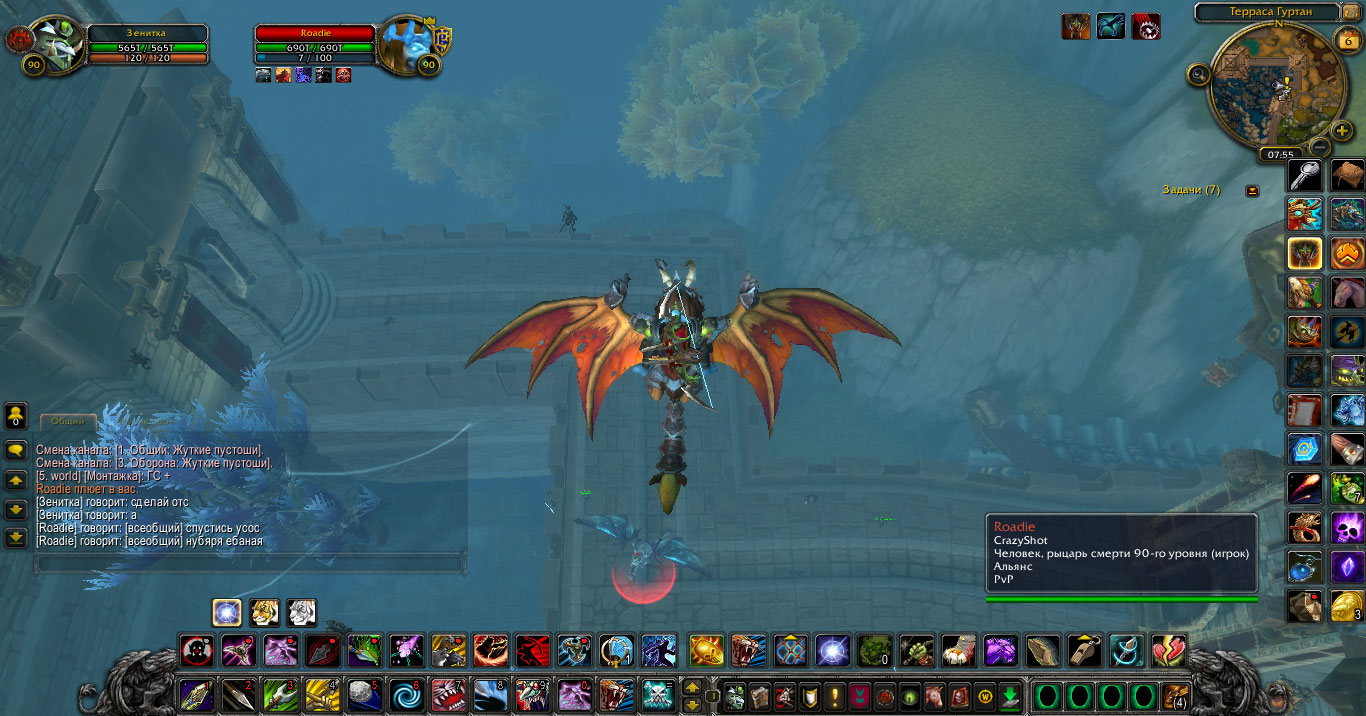
Task: Use the broken heart ability icon
Action: point(1168,651)
